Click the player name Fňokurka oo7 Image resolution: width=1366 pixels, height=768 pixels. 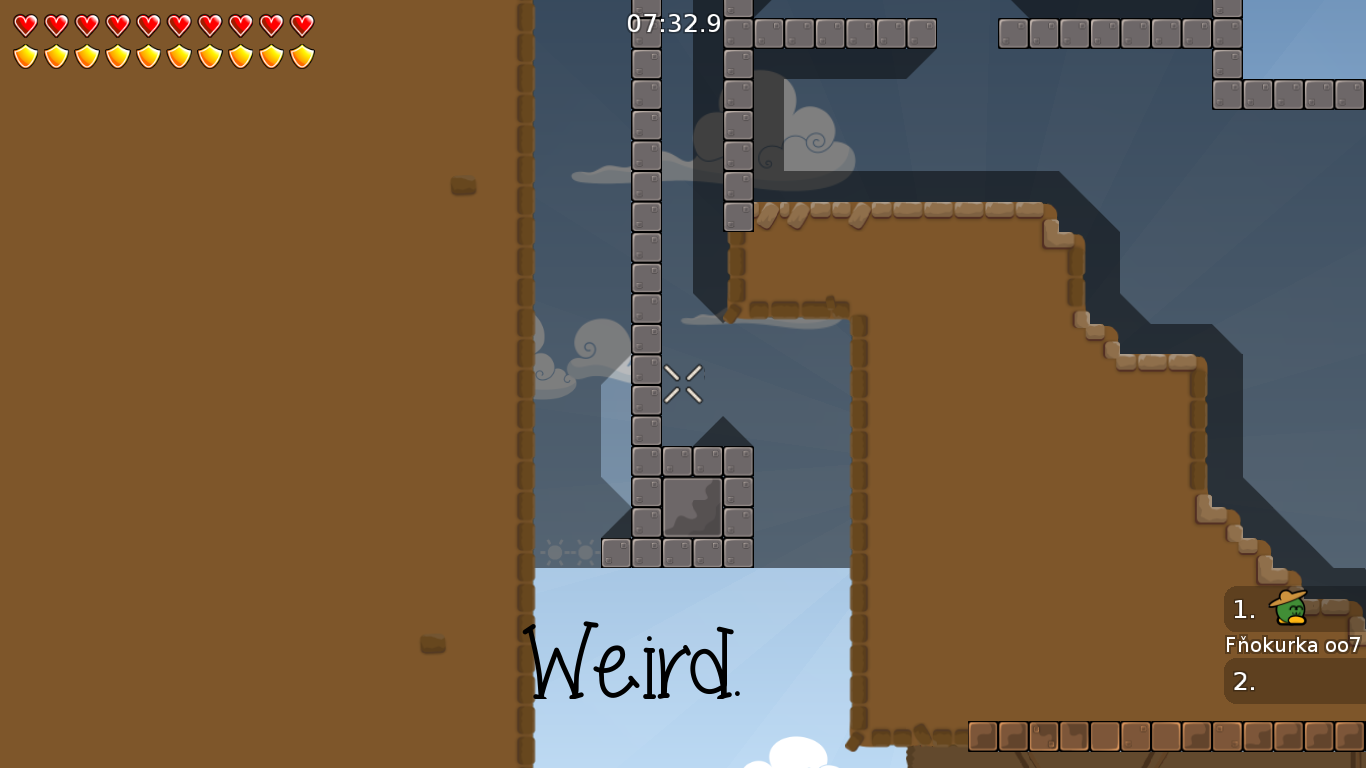[1293, 646]
